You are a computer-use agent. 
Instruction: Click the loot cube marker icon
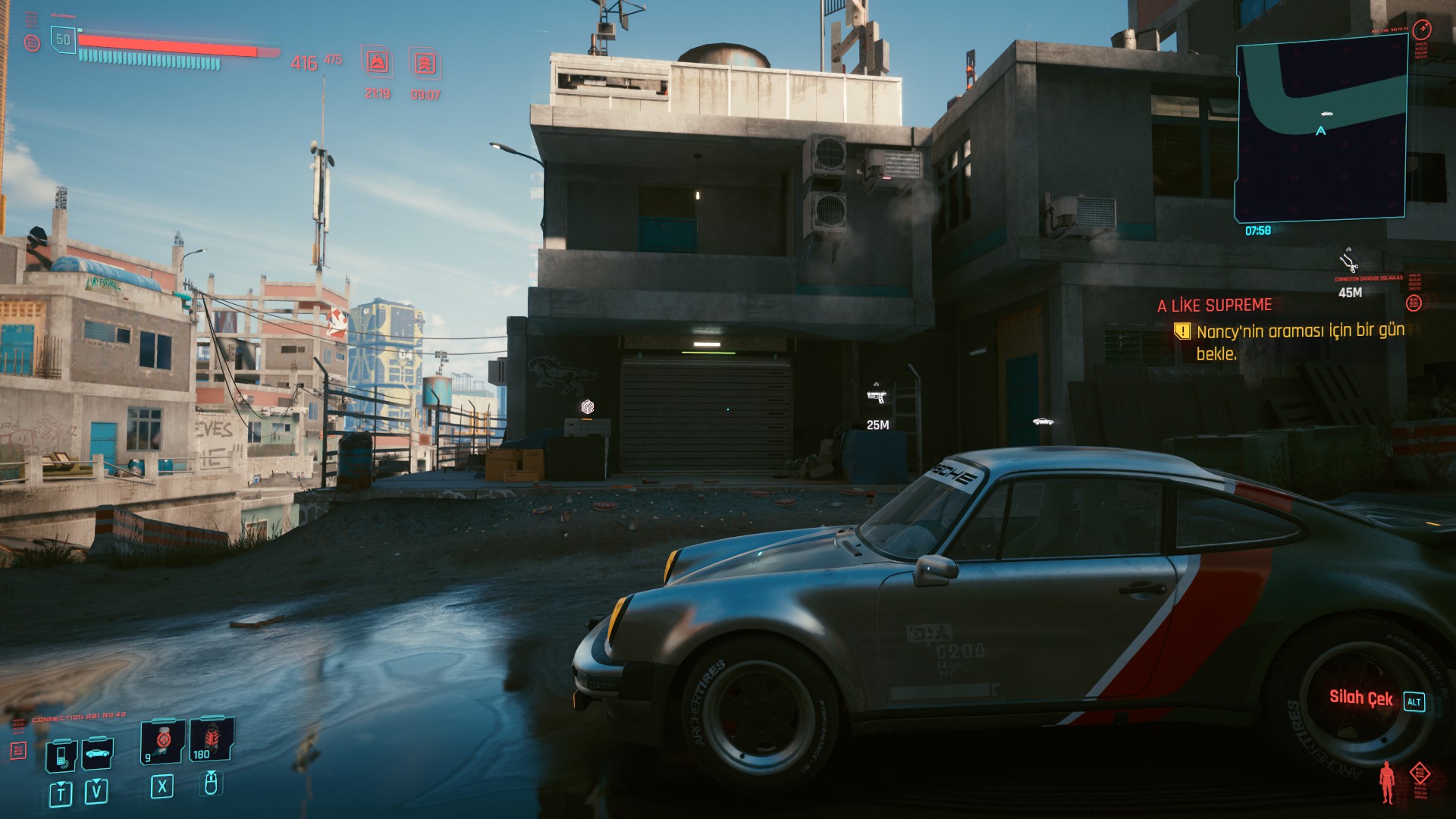587,407
